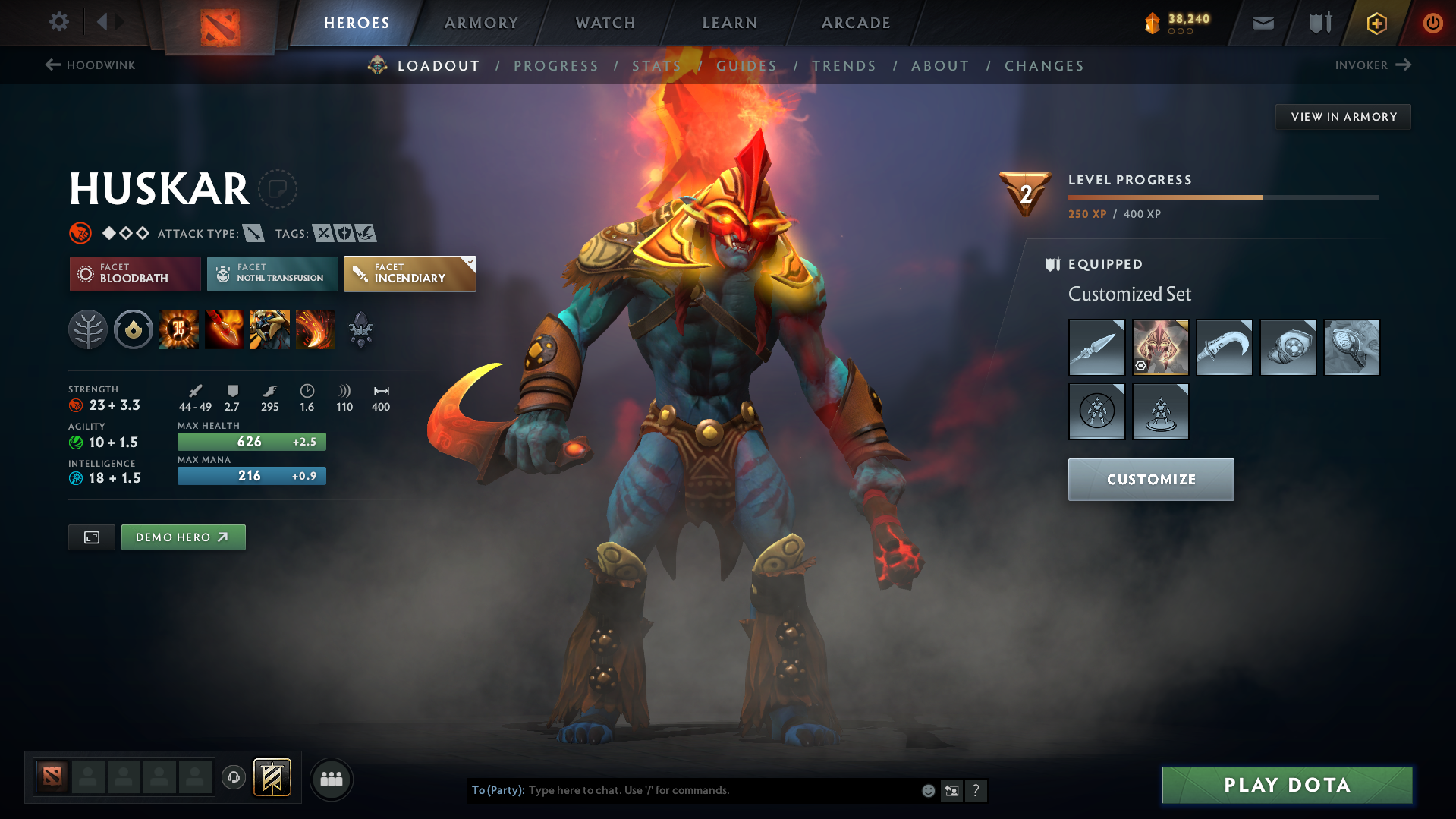Open the friends list icon

[331, 778]
